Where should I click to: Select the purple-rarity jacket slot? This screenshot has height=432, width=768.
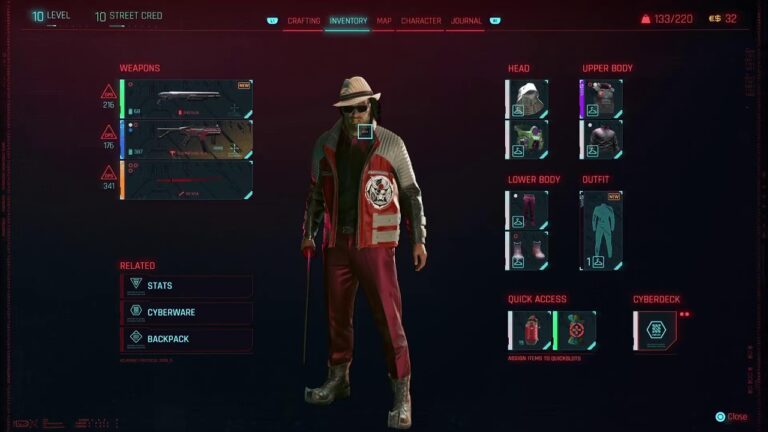click(x=602, y=99)
